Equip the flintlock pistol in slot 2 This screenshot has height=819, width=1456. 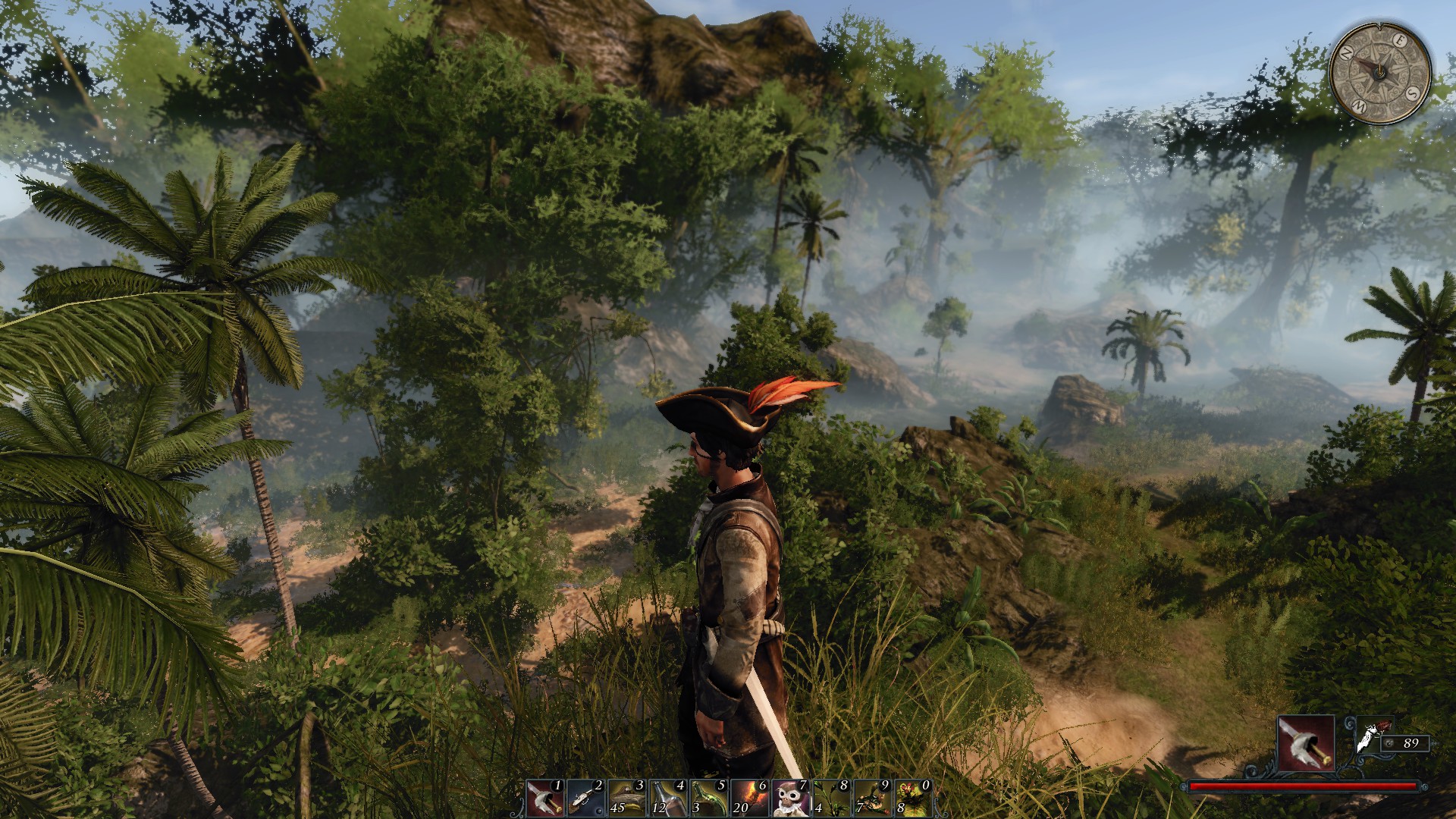pos(586,798)
